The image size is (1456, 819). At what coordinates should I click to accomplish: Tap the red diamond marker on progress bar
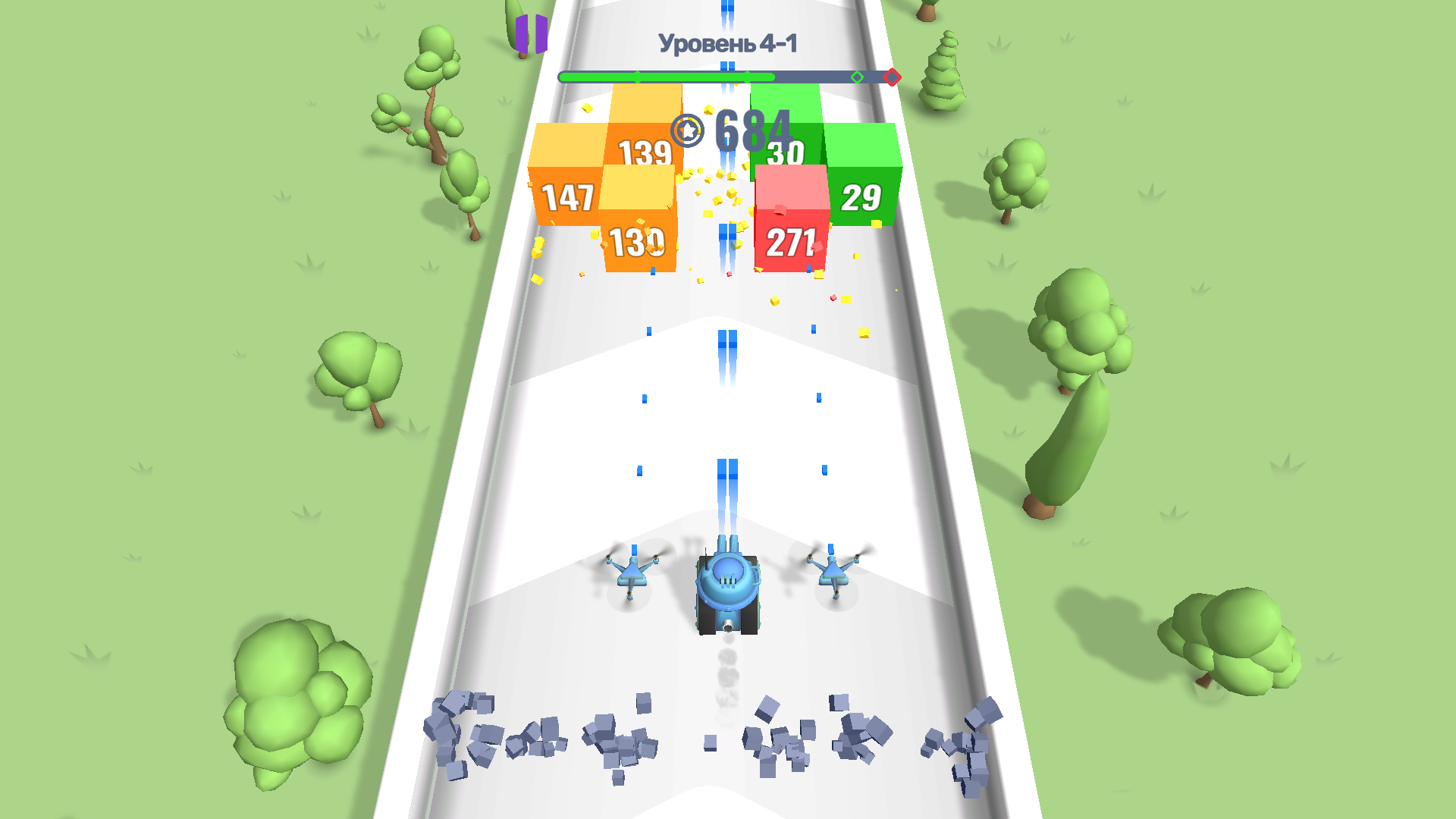891,76
